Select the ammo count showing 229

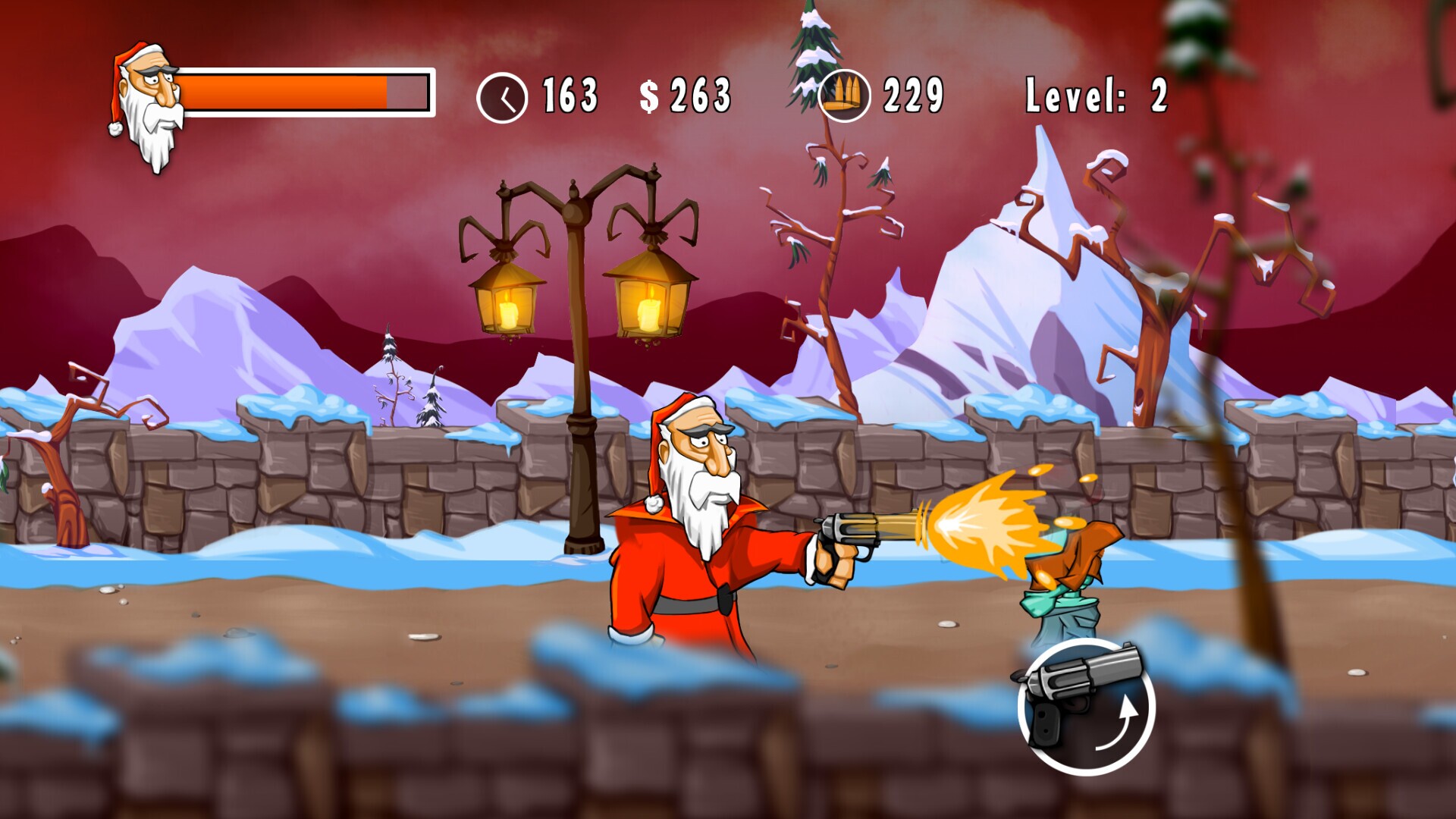[x=913, y=94]
